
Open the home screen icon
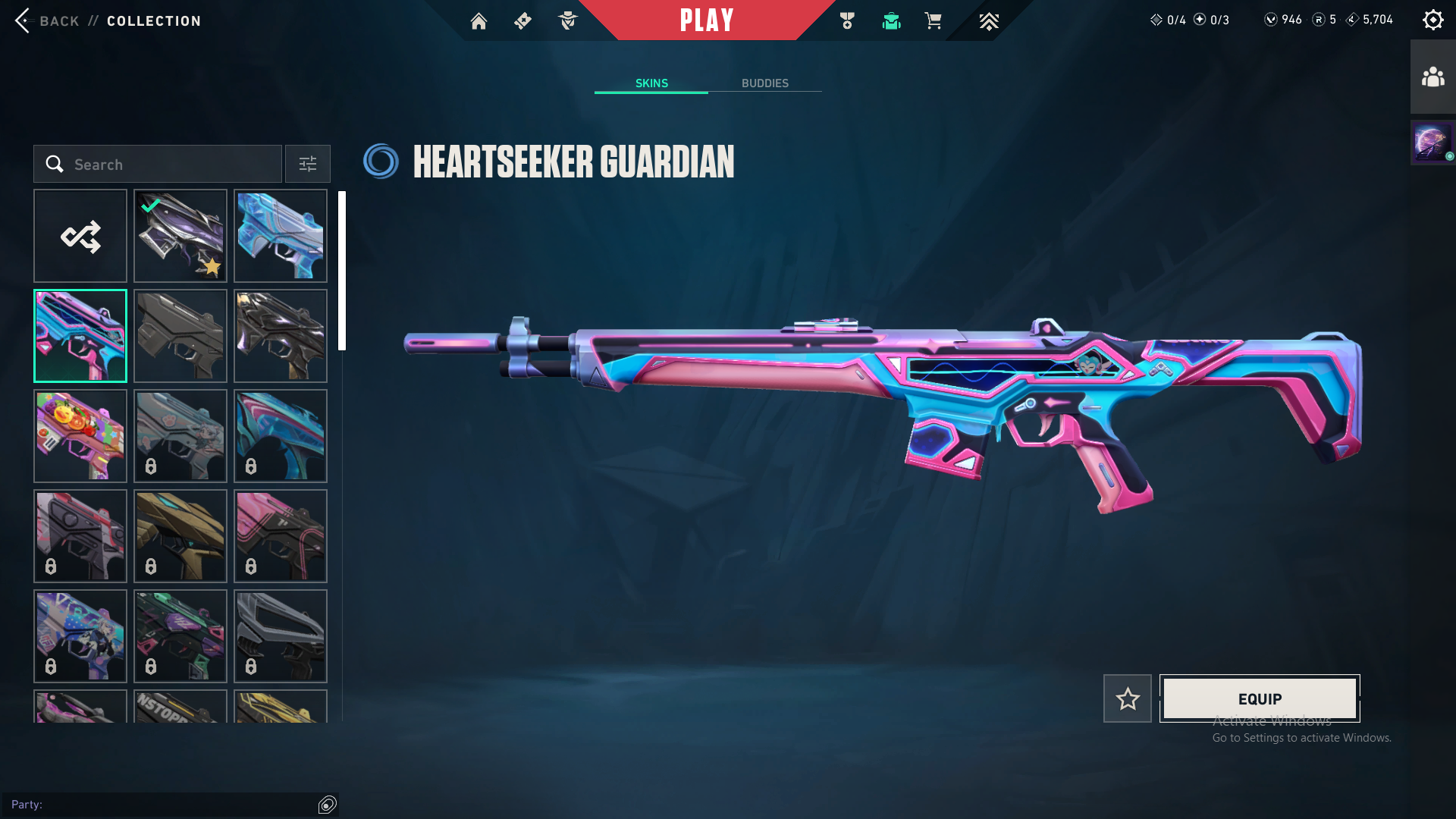point(479,21)
